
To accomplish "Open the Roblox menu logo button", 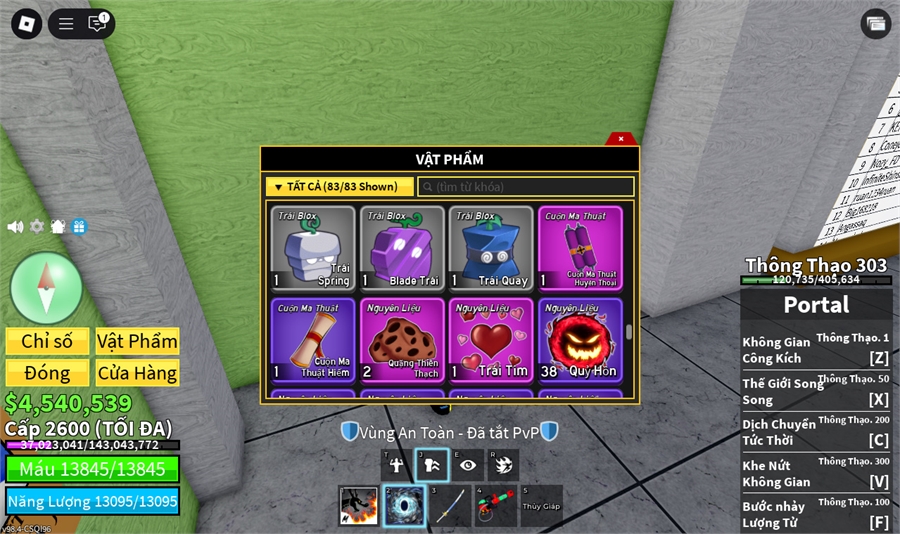I will tap(26, 23).
